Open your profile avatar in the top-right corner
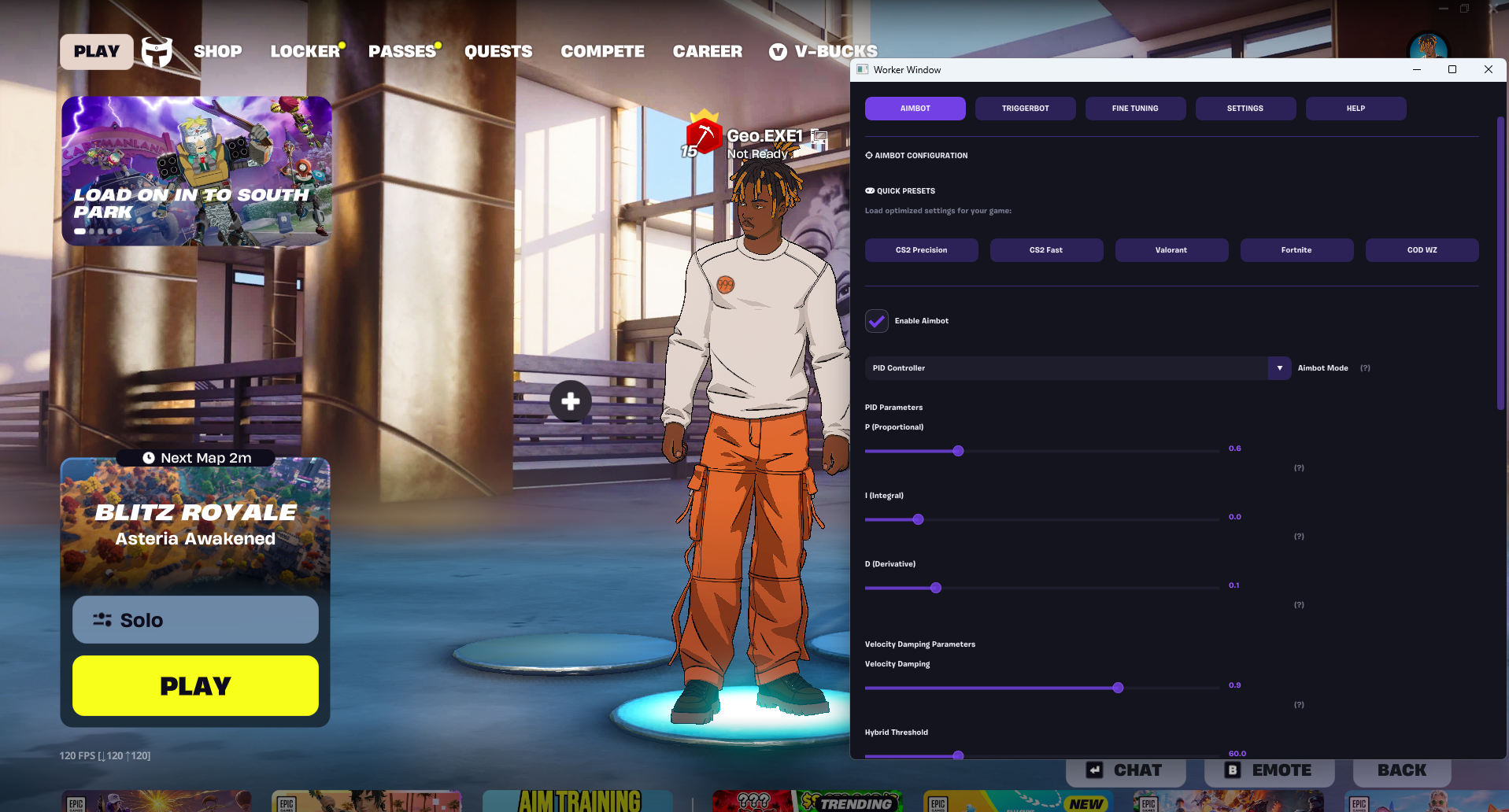 click(1428, 42)
